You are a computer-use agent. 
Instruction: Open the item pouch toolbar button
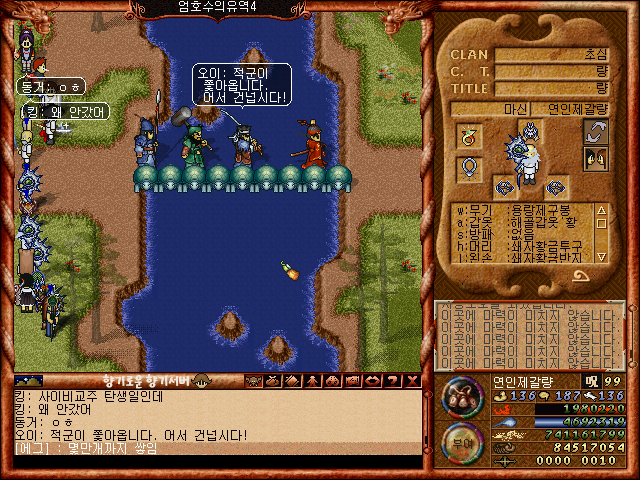[273, 381]
